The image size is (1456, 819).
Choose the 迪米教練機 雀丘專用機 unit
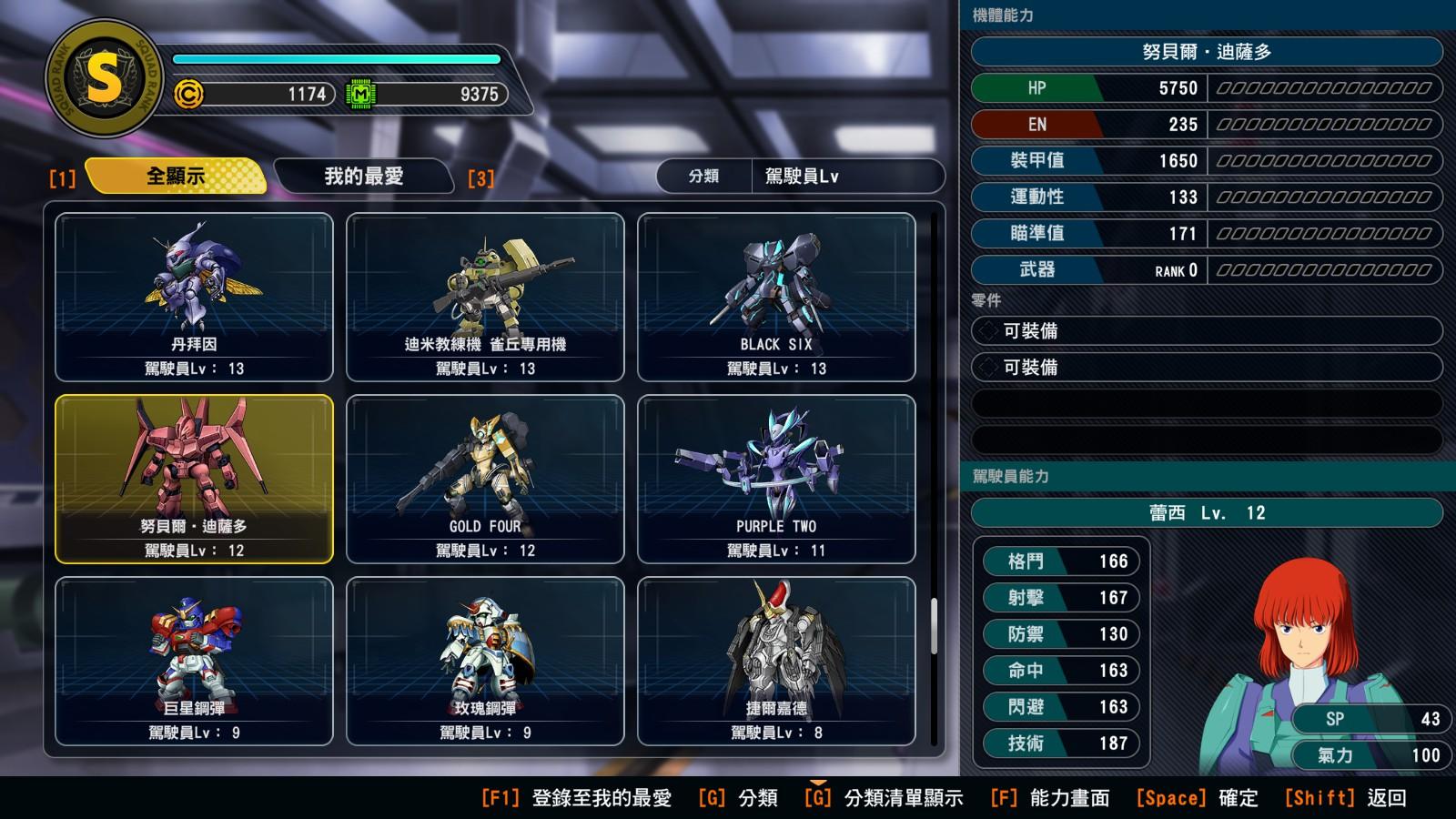point(485,297)
